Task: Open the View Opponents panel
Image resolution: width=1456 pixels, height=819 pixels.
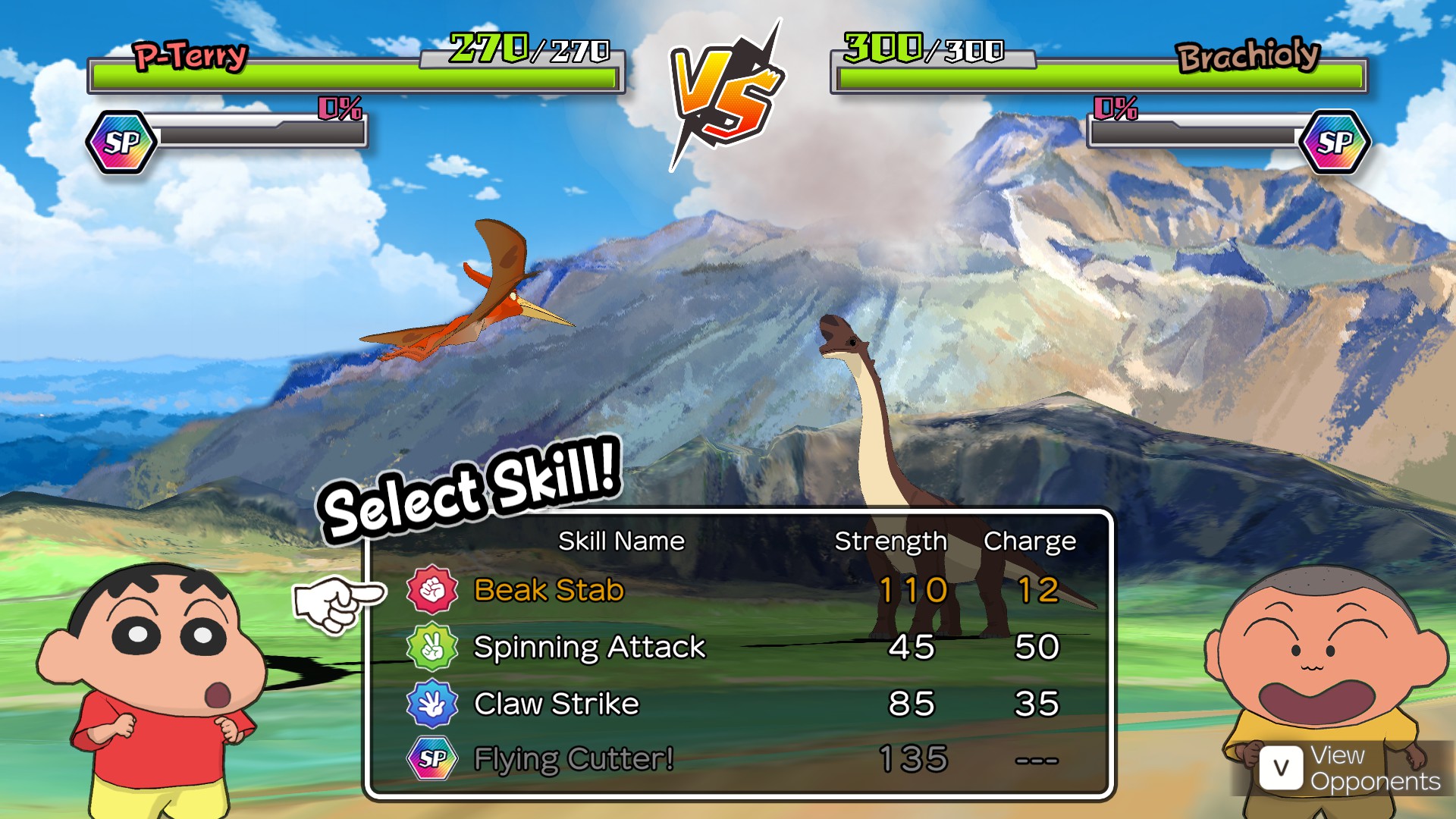Action: (x=1350, y=768)
